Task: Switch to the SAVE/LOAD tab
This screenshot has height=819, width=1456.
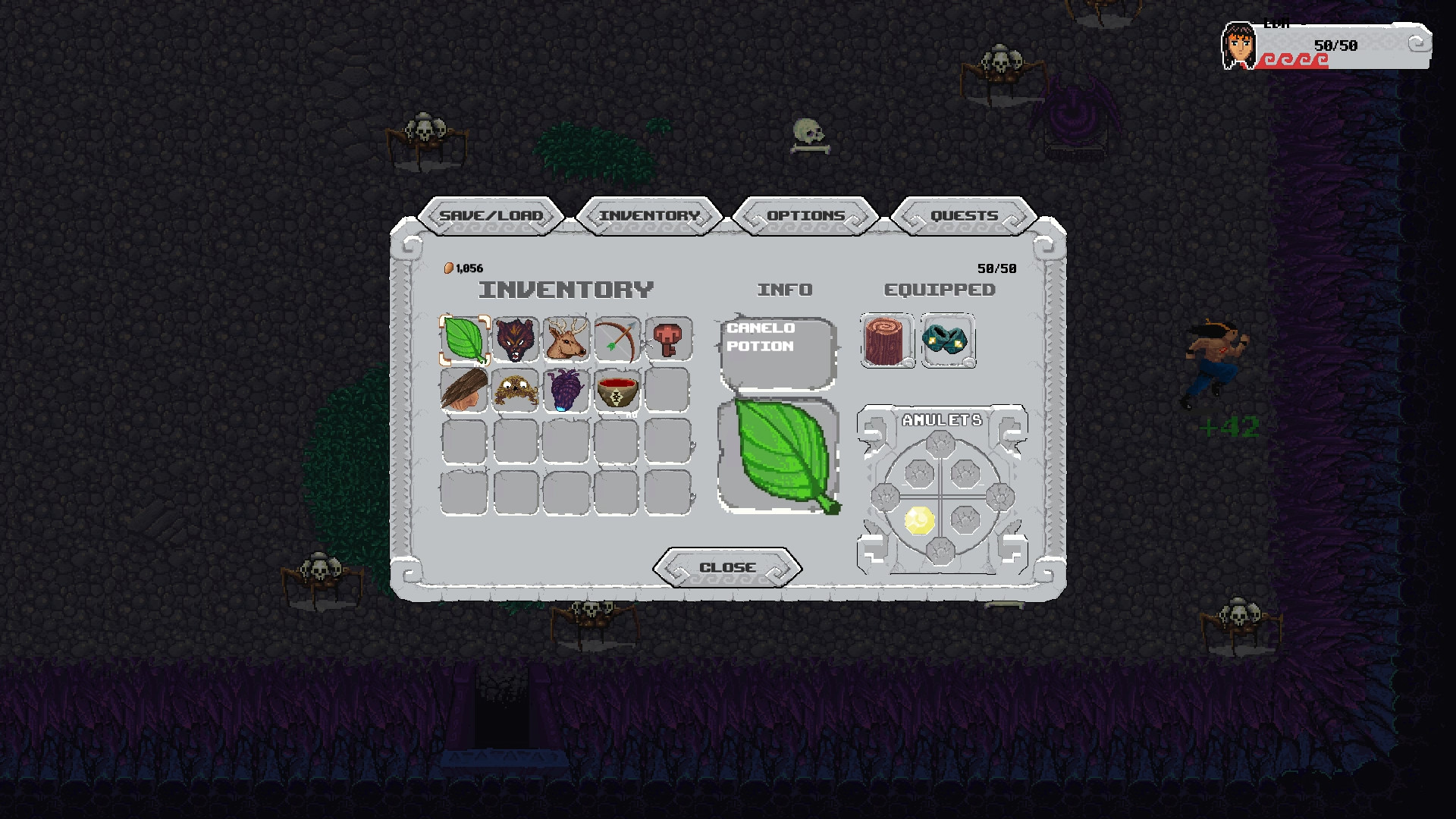Action: (x=493, y=215)
